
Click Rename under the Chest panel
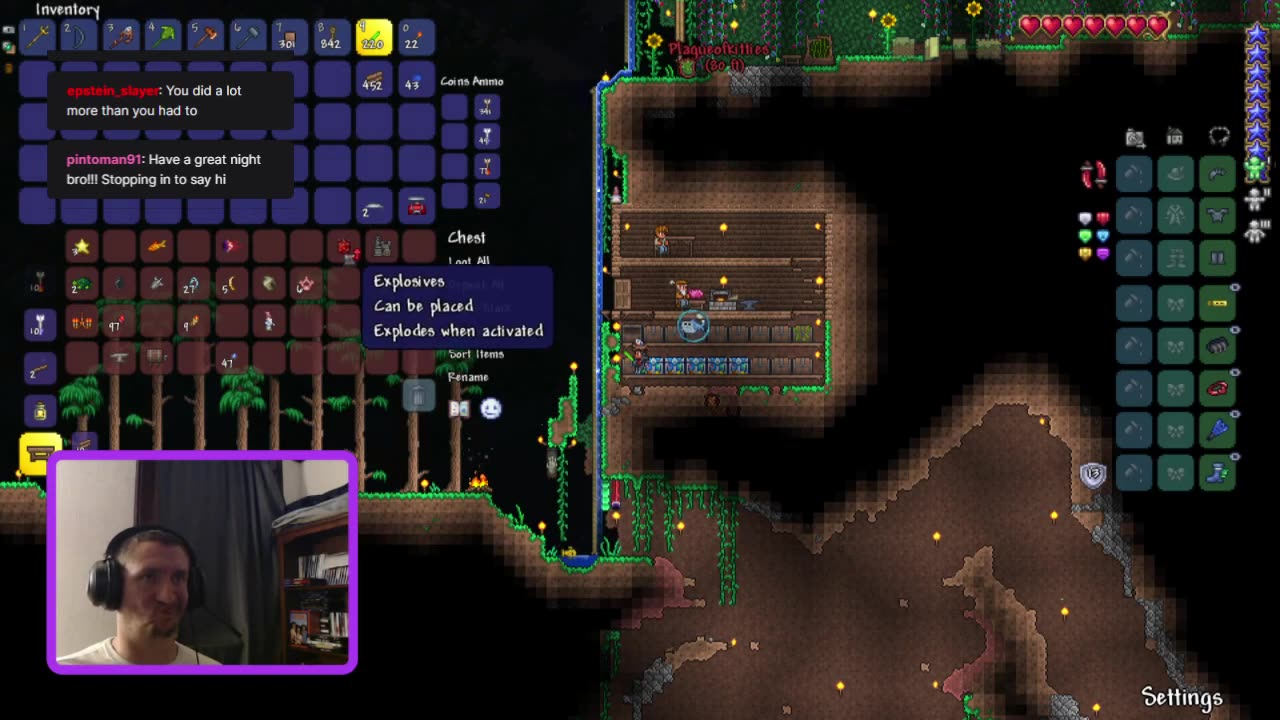tap(468, 376)
